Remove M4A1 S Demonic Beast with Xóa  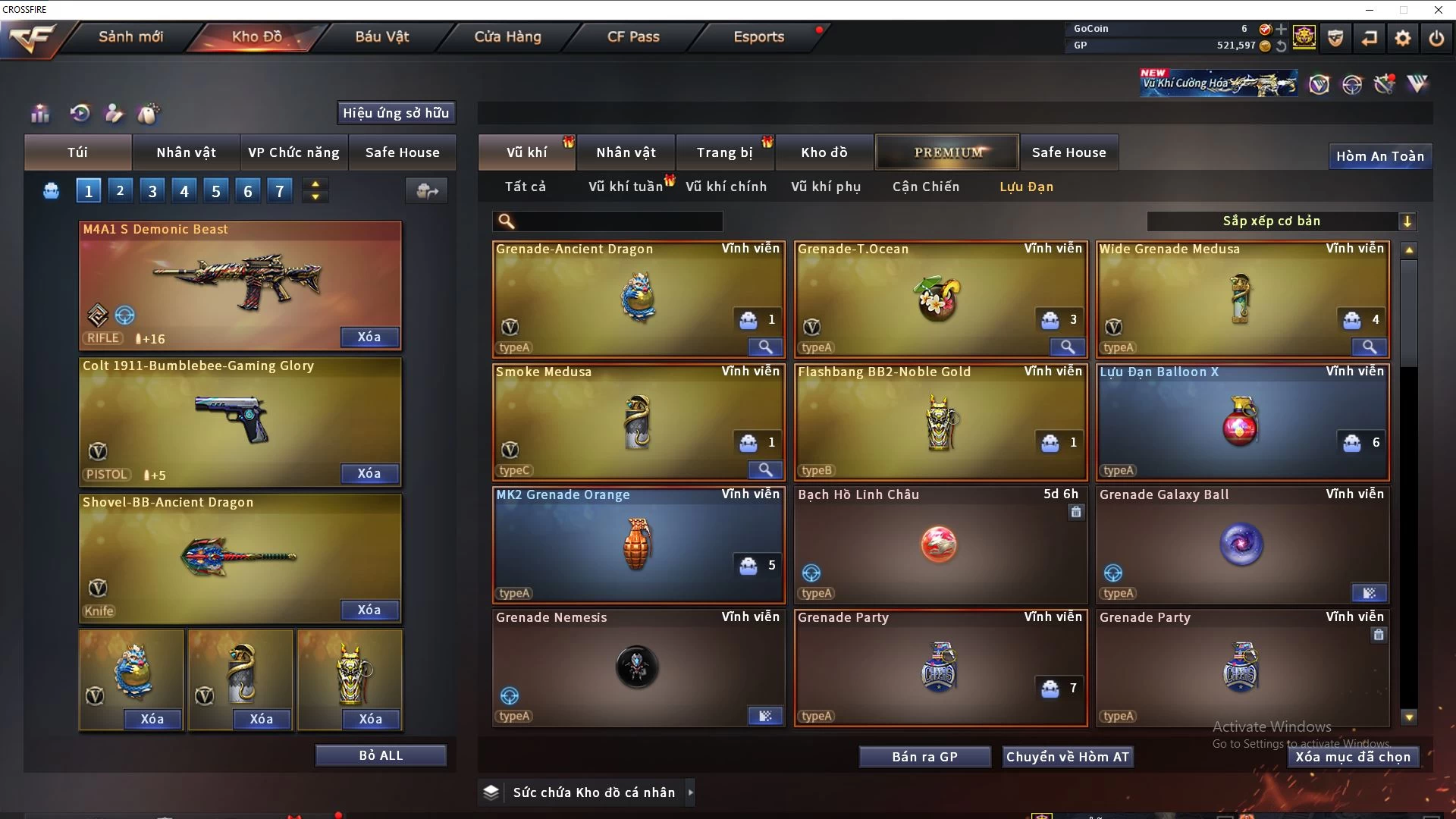tap(369, 337)
